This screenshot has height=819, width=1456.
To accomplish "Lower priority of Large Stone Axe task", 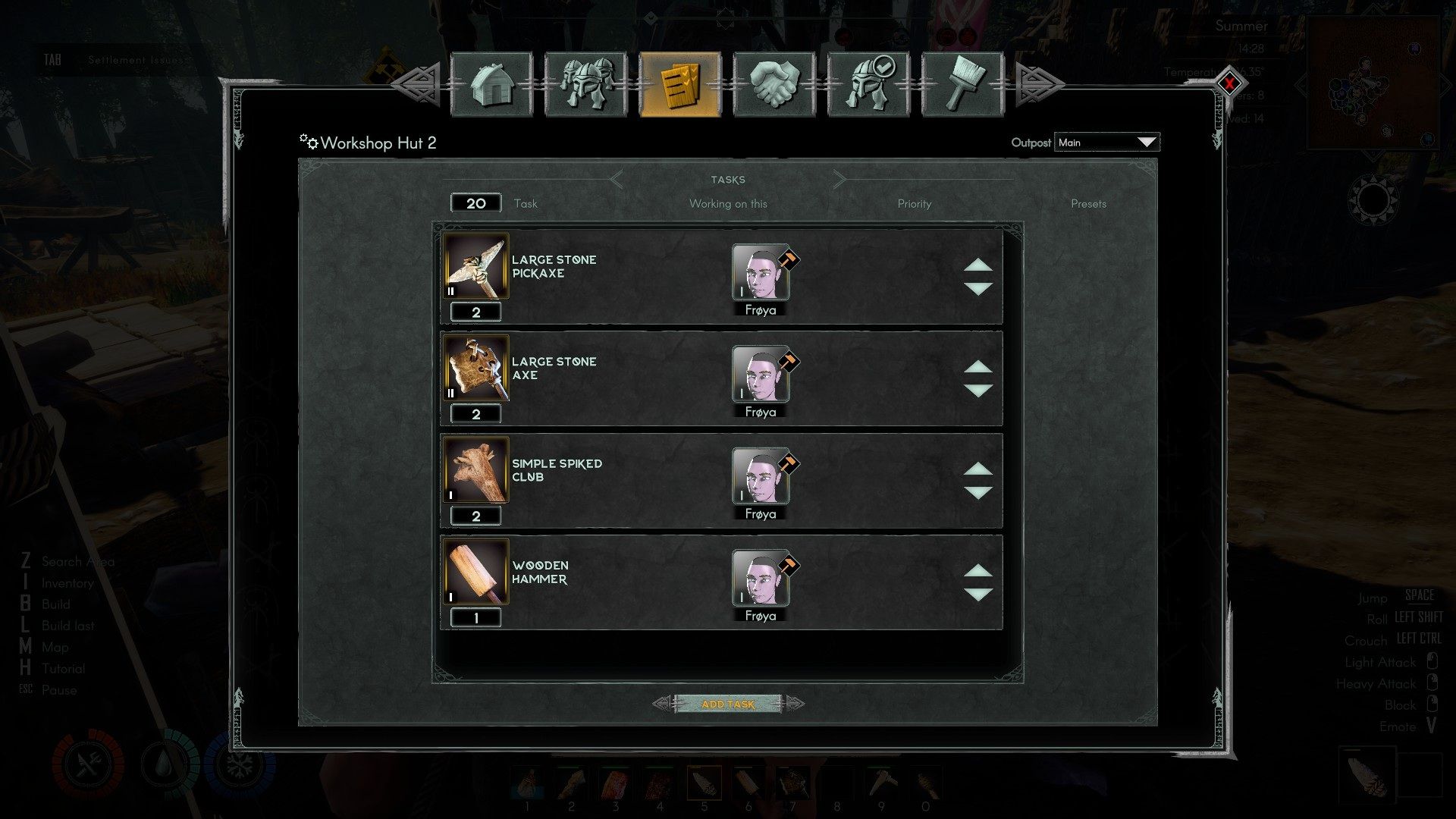I will click(x=978, y=391).
